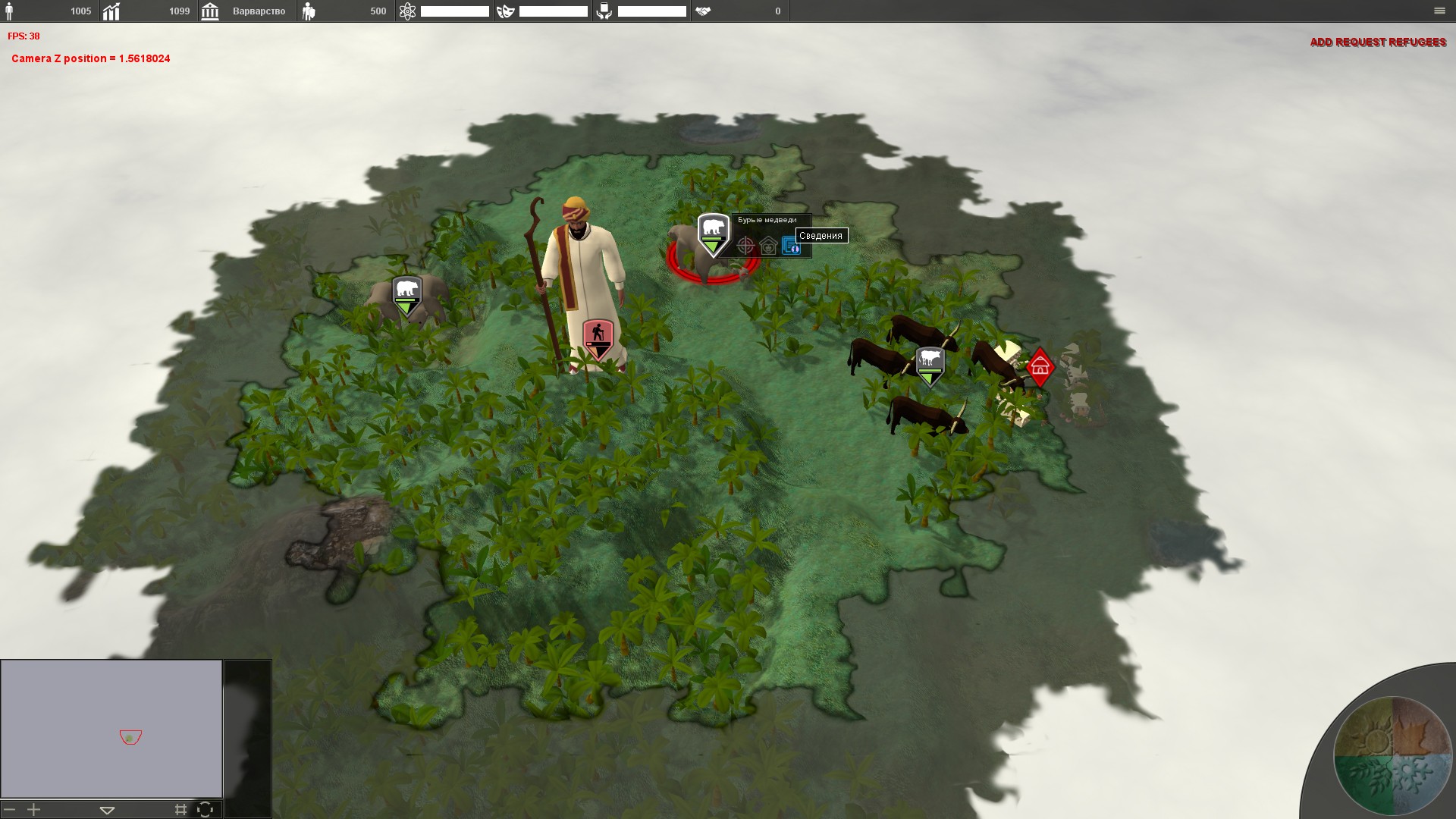Viewport: 1456px width, 819px height.
Task: Click the red diamond settlement marker
Action: 1040,367
